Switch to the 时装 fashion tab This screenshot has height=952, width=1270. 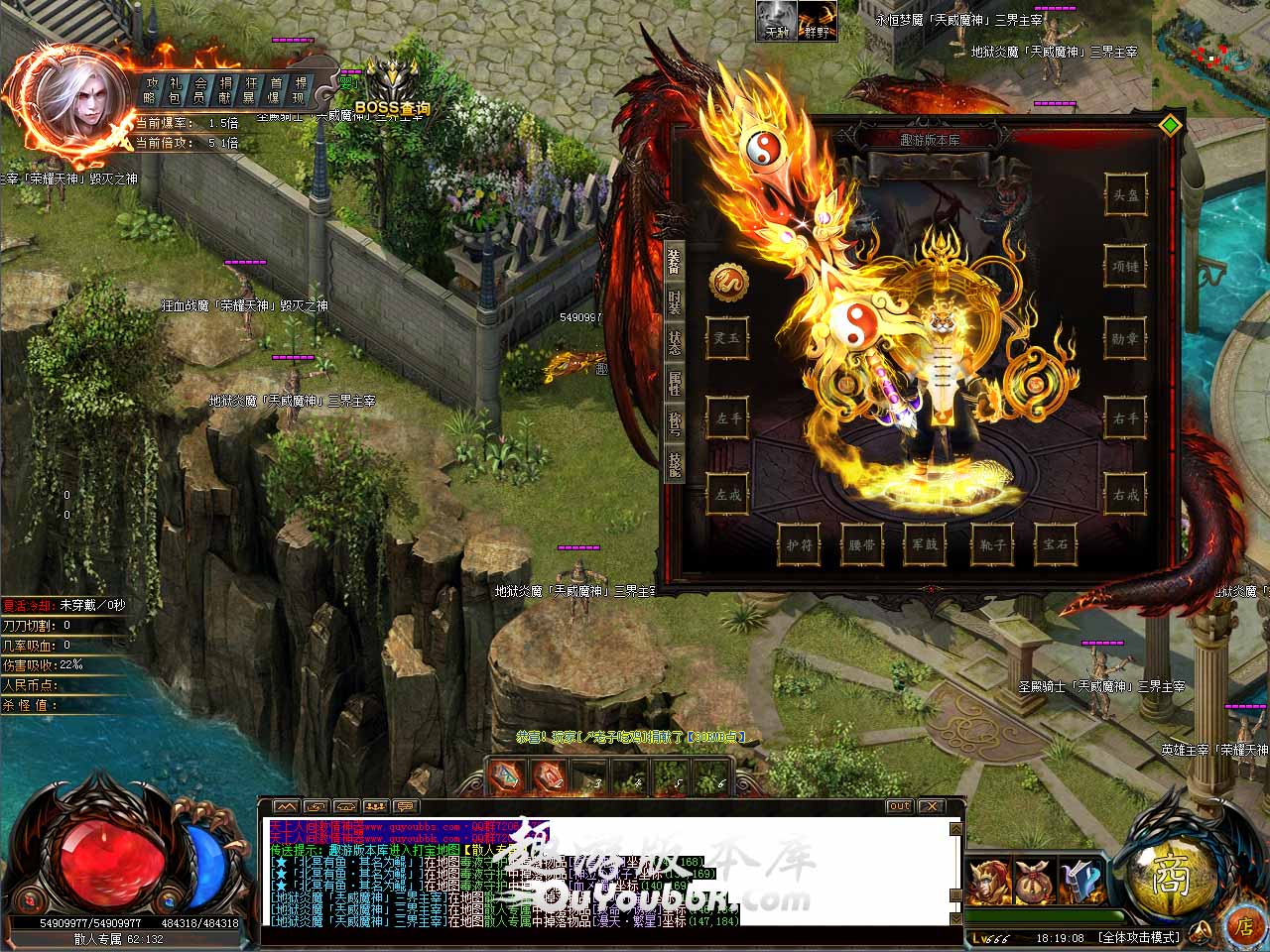tap(675, 298)
